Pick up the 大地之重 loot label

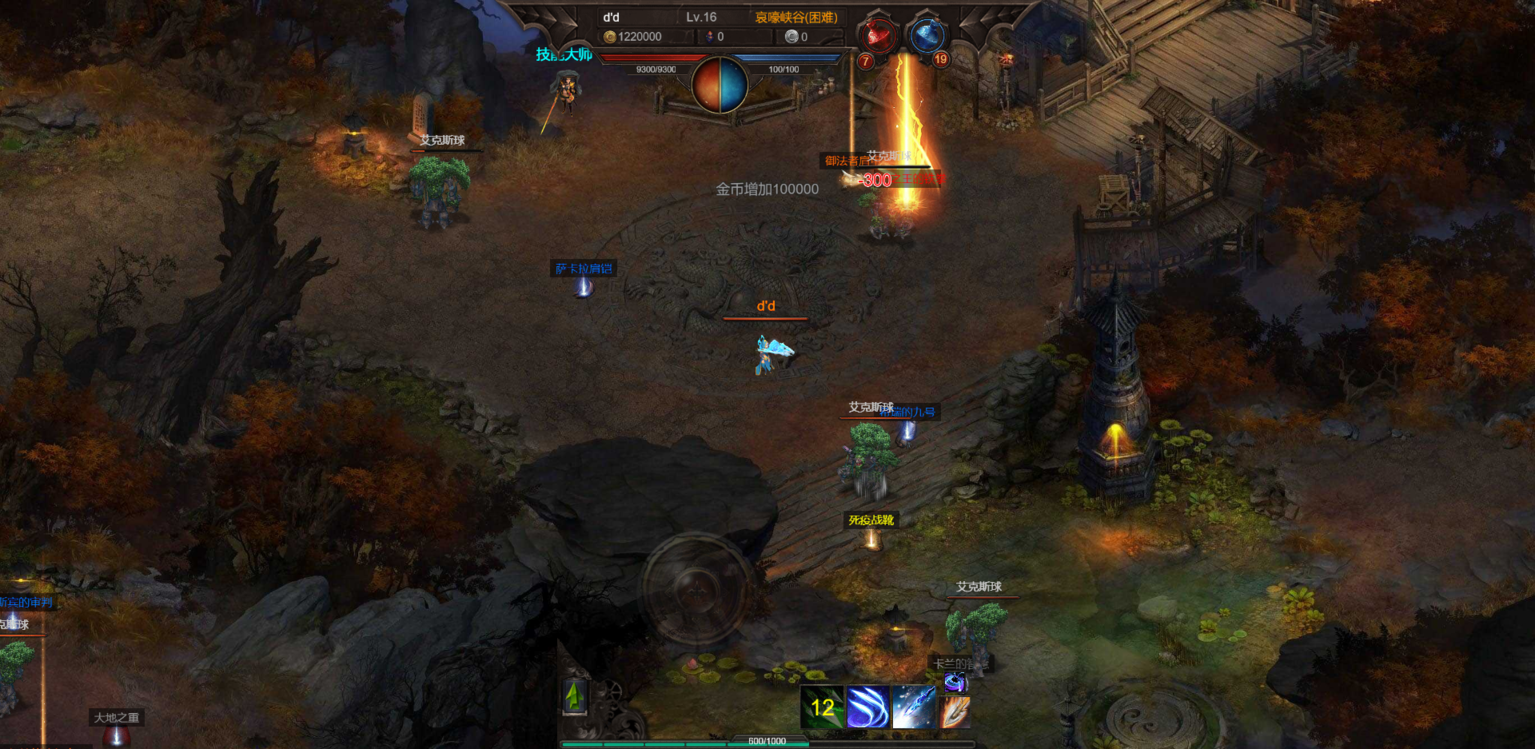117,717
